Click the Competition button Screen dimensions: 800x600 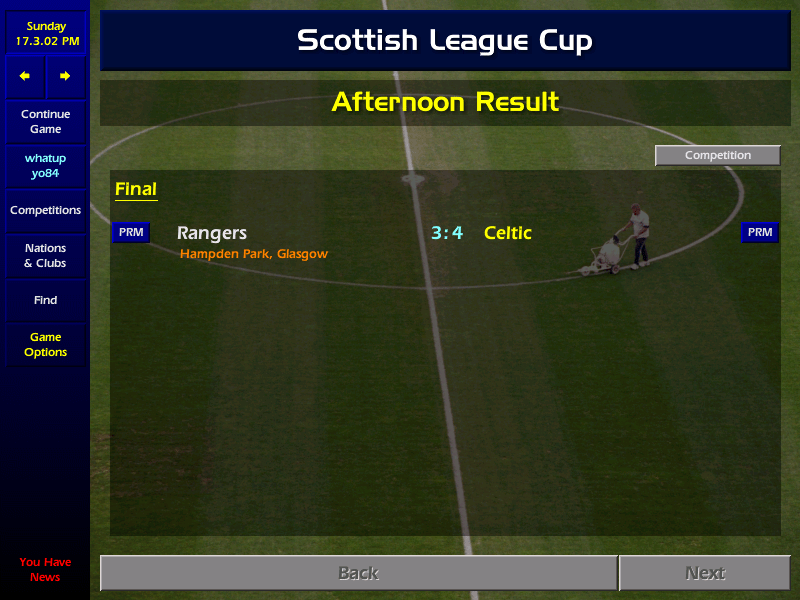click(x=717, y=156)
